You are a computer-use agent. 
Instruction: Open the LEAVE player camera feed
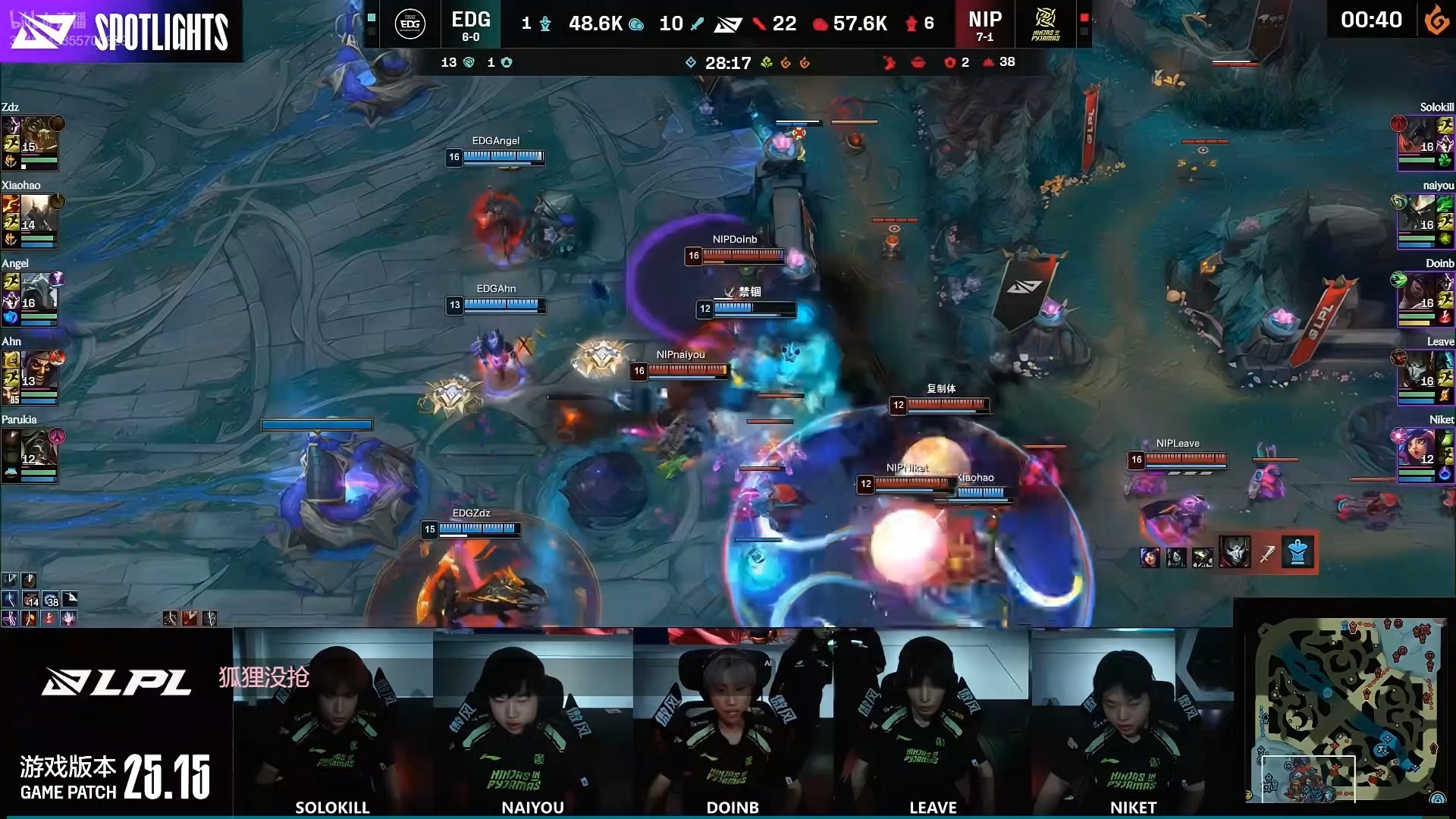pyautogui.click(x=933, y=722)
